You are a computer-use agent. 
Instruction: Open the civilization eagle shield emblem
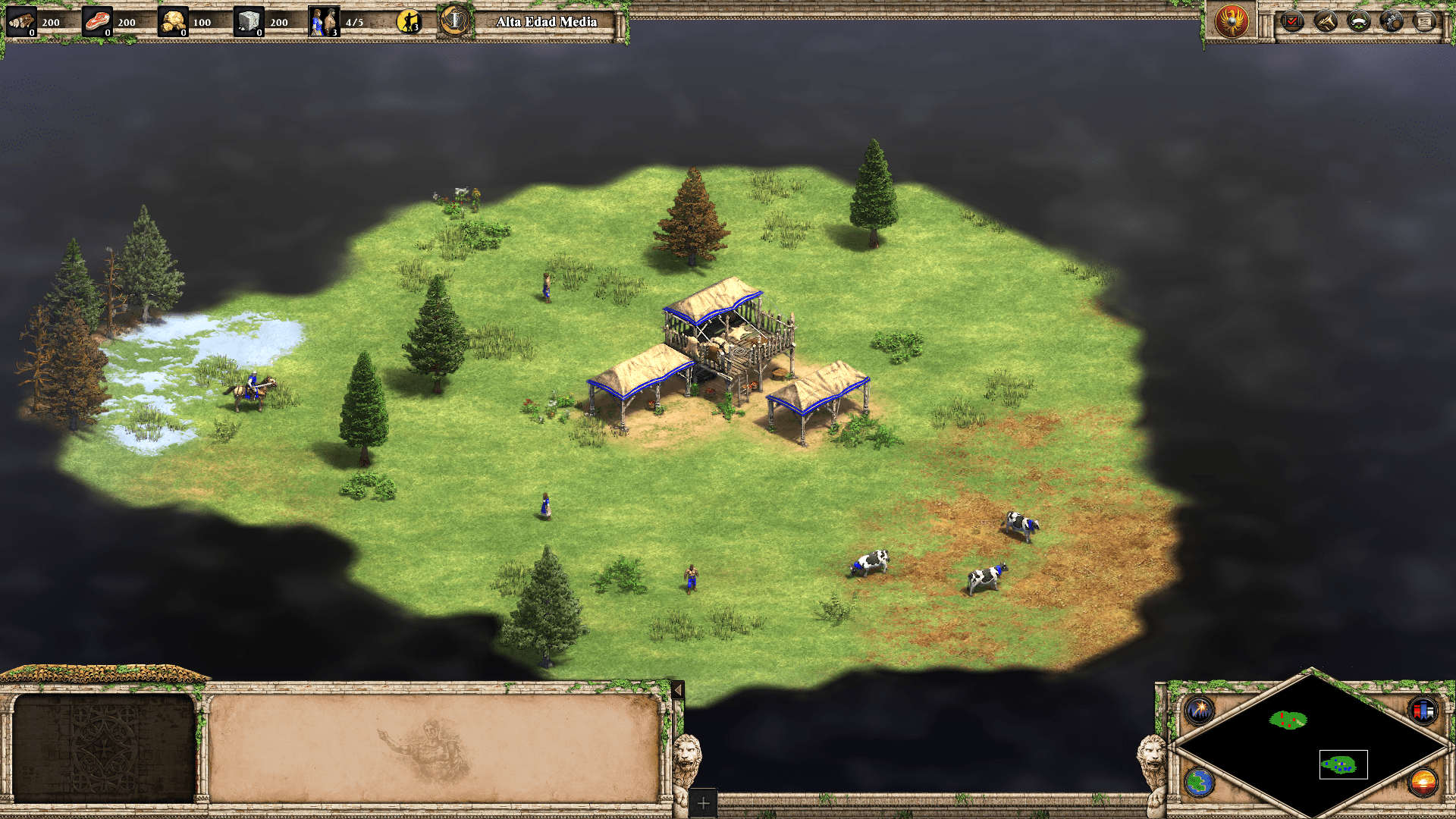click(1232, 20)
